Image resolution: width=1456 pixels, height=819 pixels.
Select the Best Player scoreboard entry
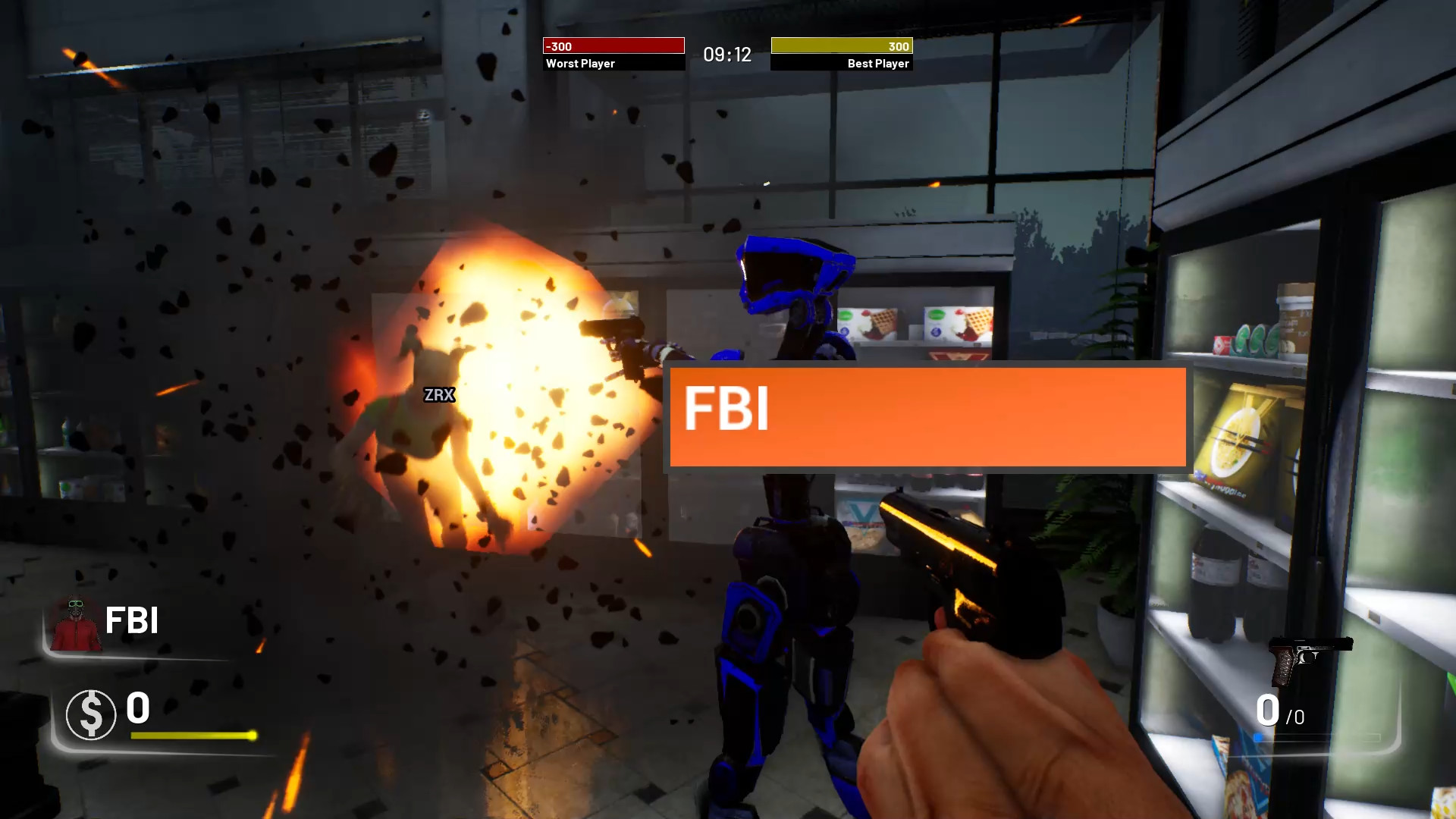click(x=877, y=64)
